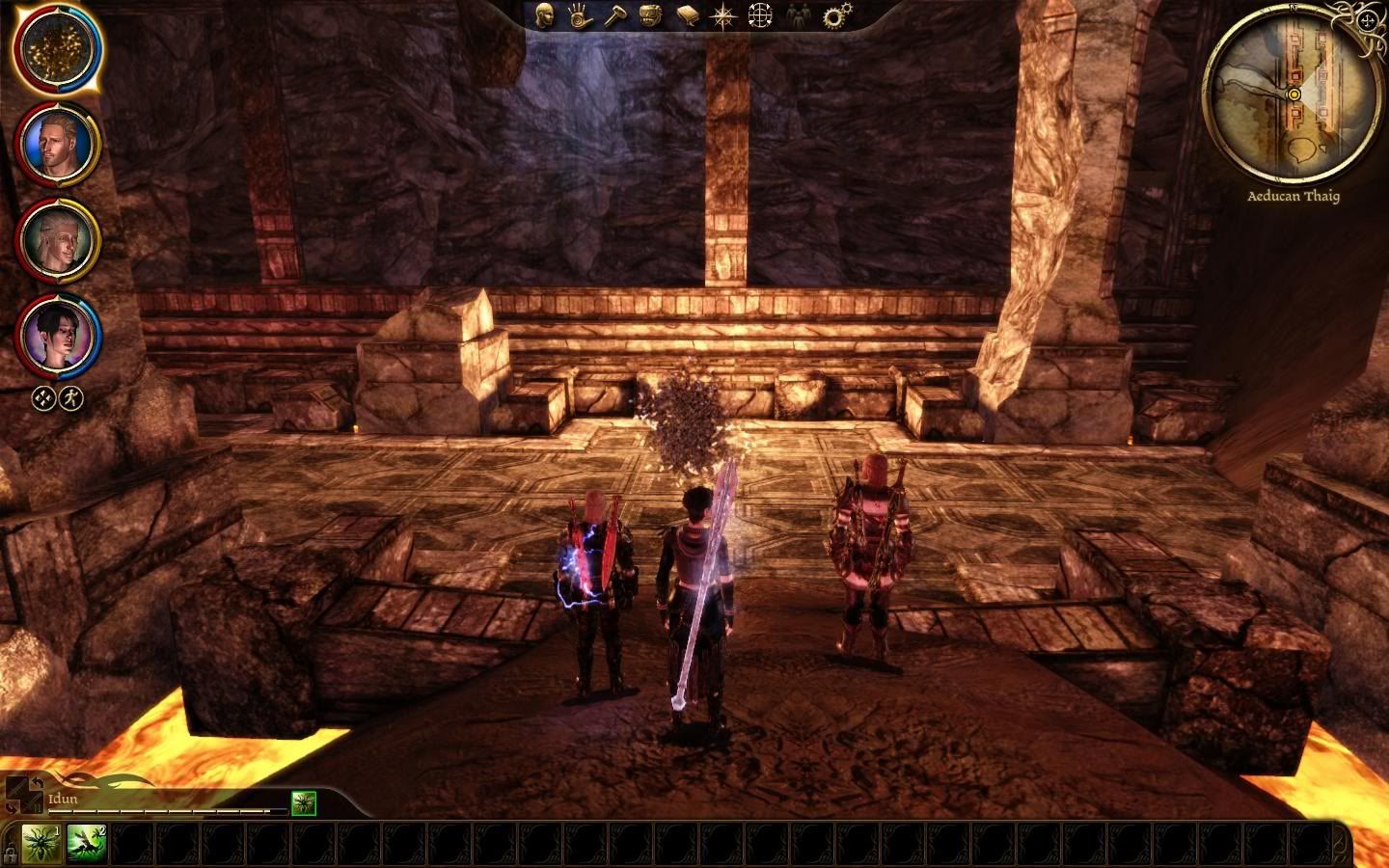Toggle the quickbar lock padlock
Screen dimensions: 1389x868
pyautogui.click(x=10, y=853)
